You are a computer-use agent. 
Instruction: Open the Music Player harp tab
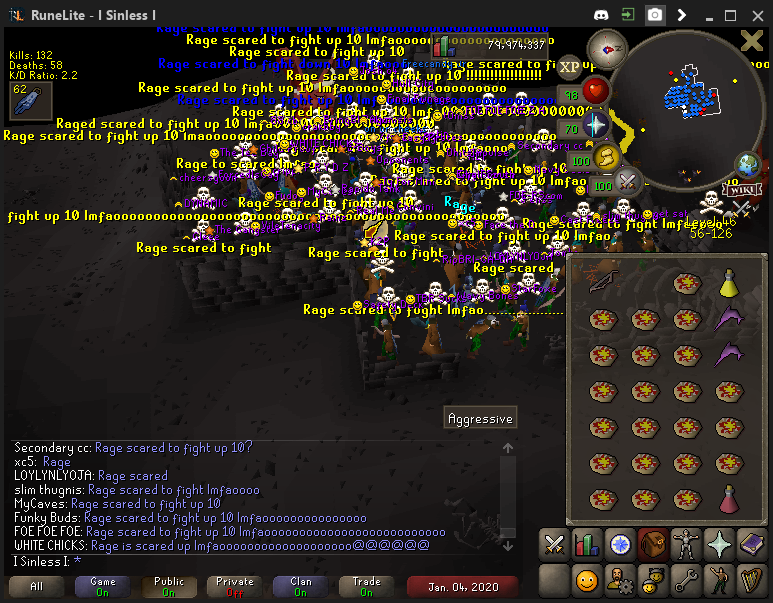(752, 579)
